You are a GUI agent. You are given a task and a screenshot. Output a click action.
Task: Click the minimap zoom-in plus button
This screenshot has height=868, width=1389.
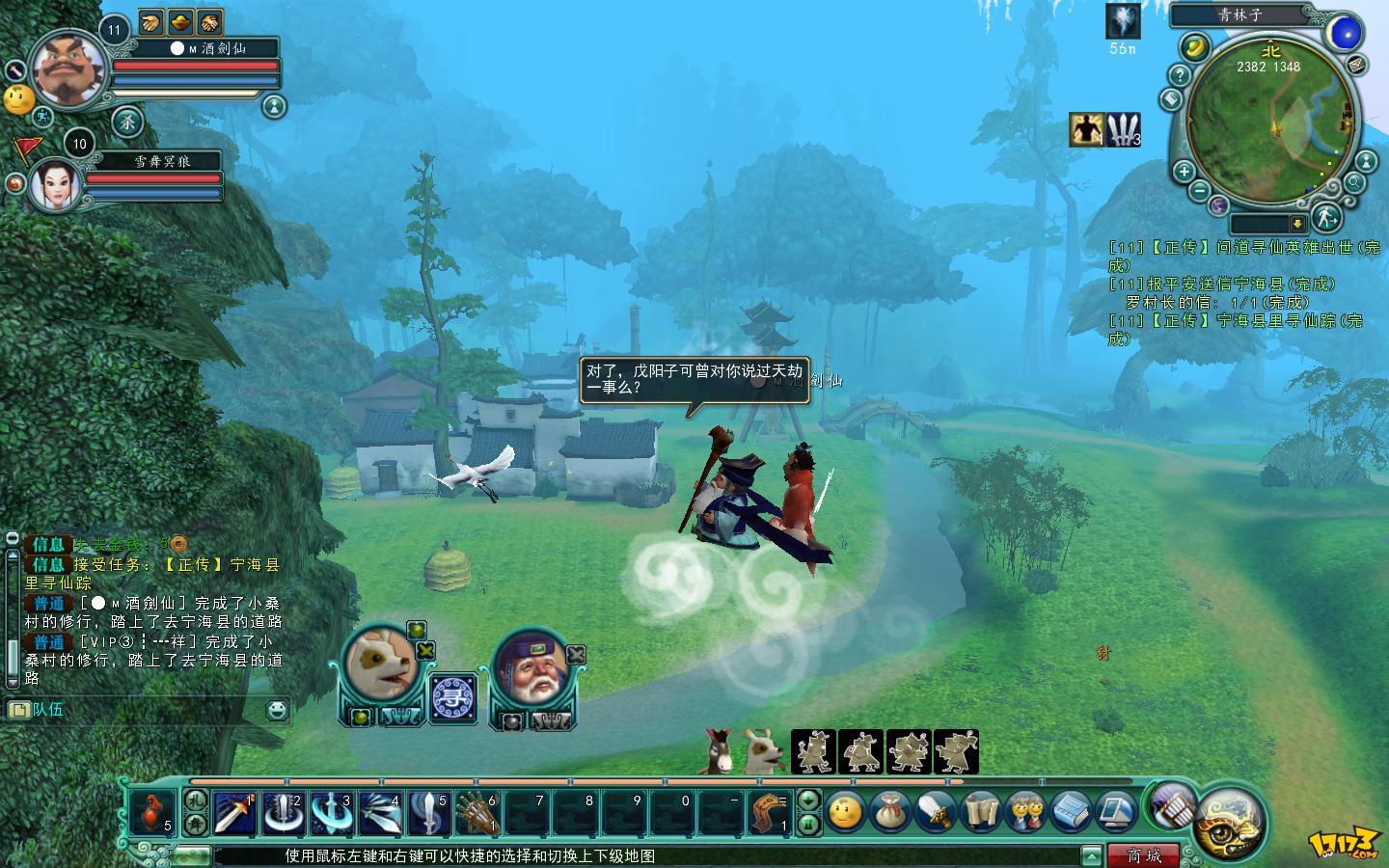[x=1185, y=173]
